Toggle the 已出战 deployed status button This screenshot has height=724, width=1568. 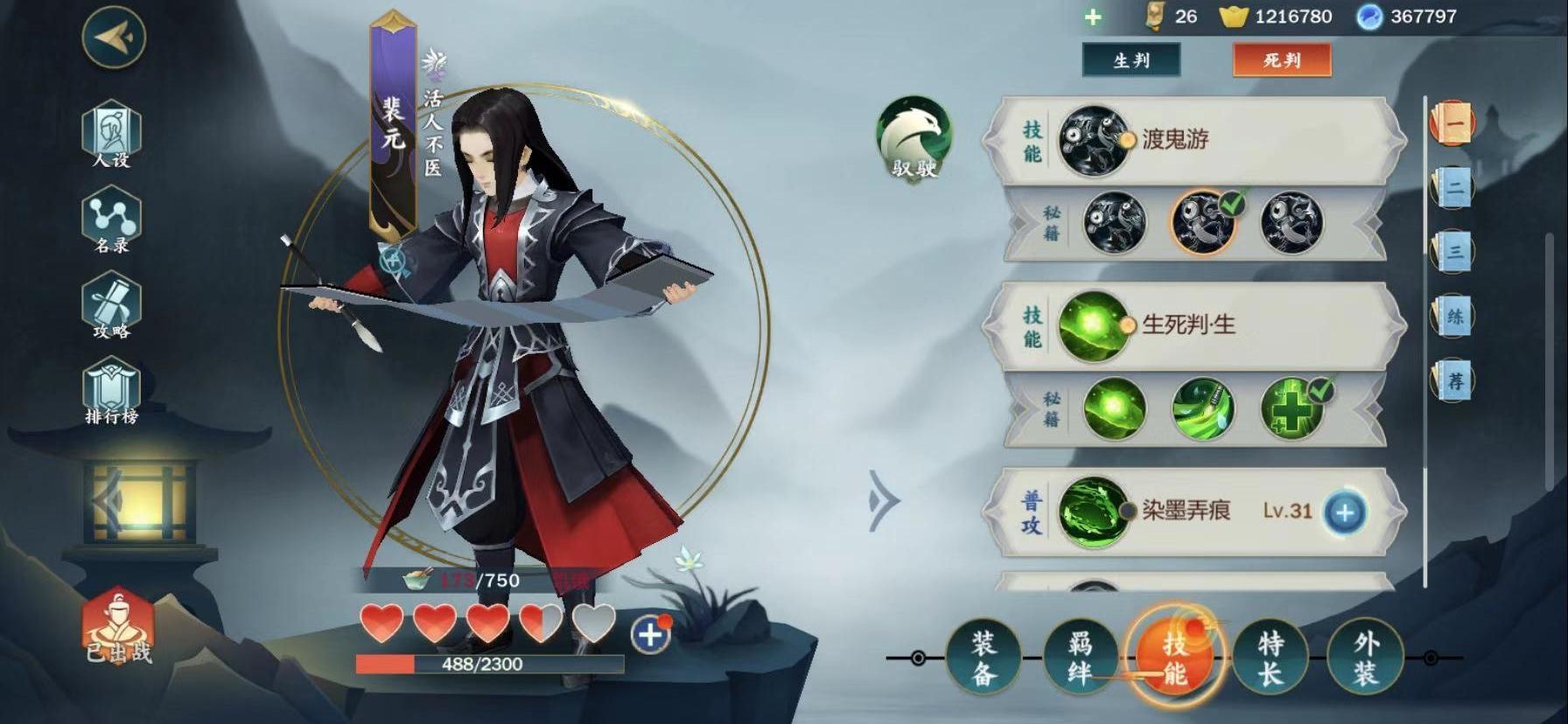pos(118,626)
